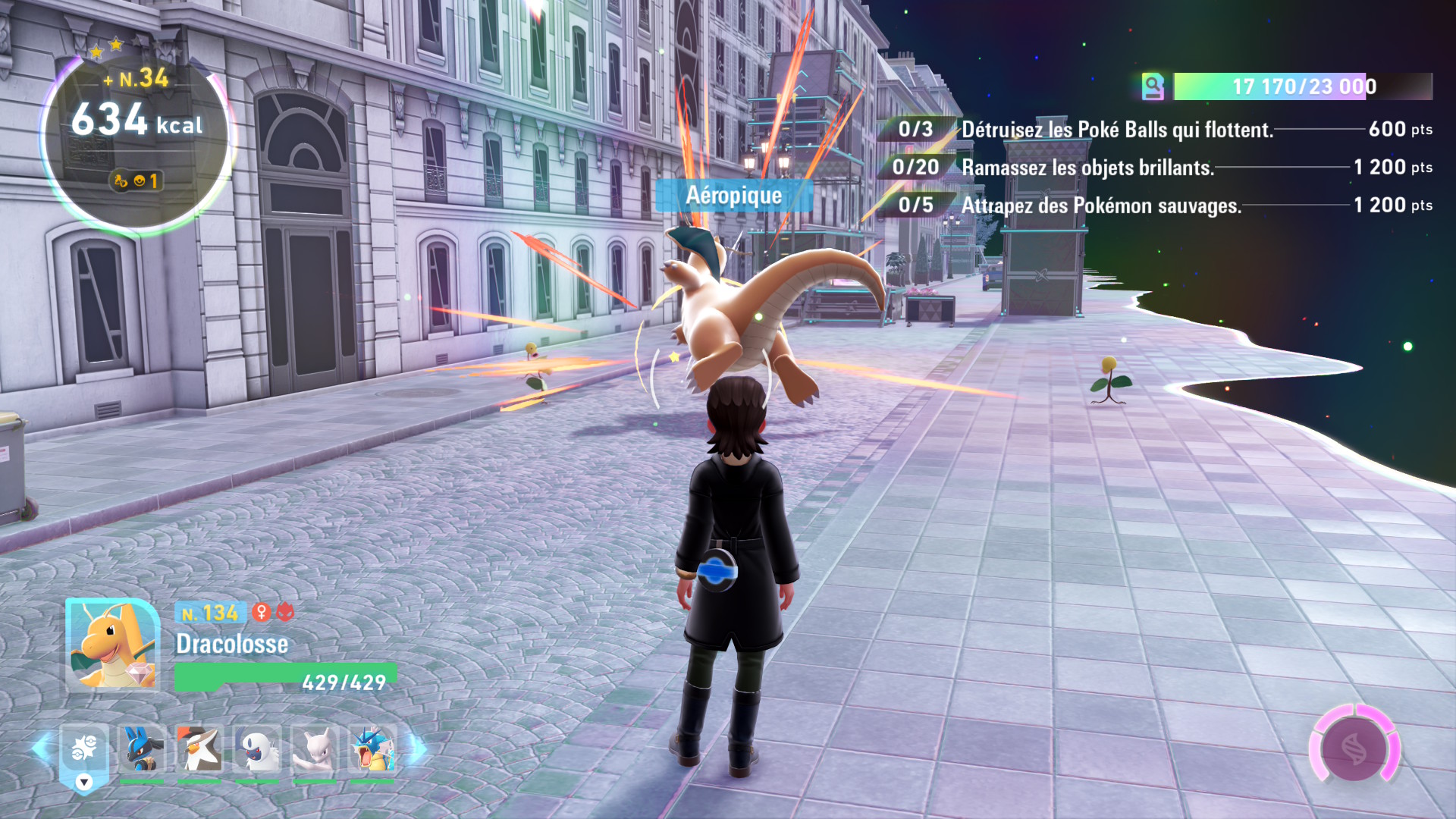1456x819 pixels.
Task: Select the floating Poké Balls objective
Action: tap(1116, 130)
